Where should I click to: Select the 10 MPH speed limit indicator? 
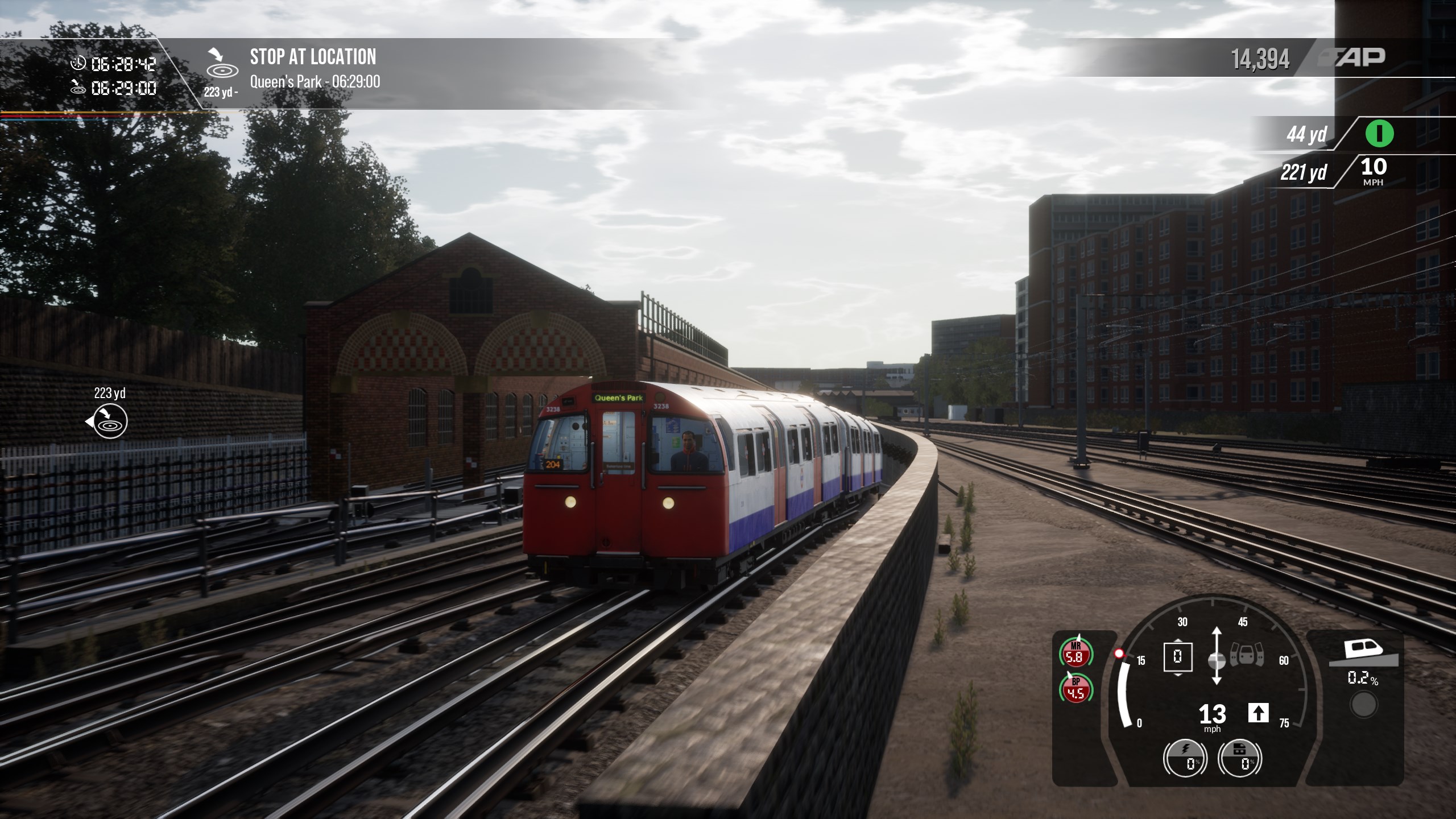point(1373,171)
